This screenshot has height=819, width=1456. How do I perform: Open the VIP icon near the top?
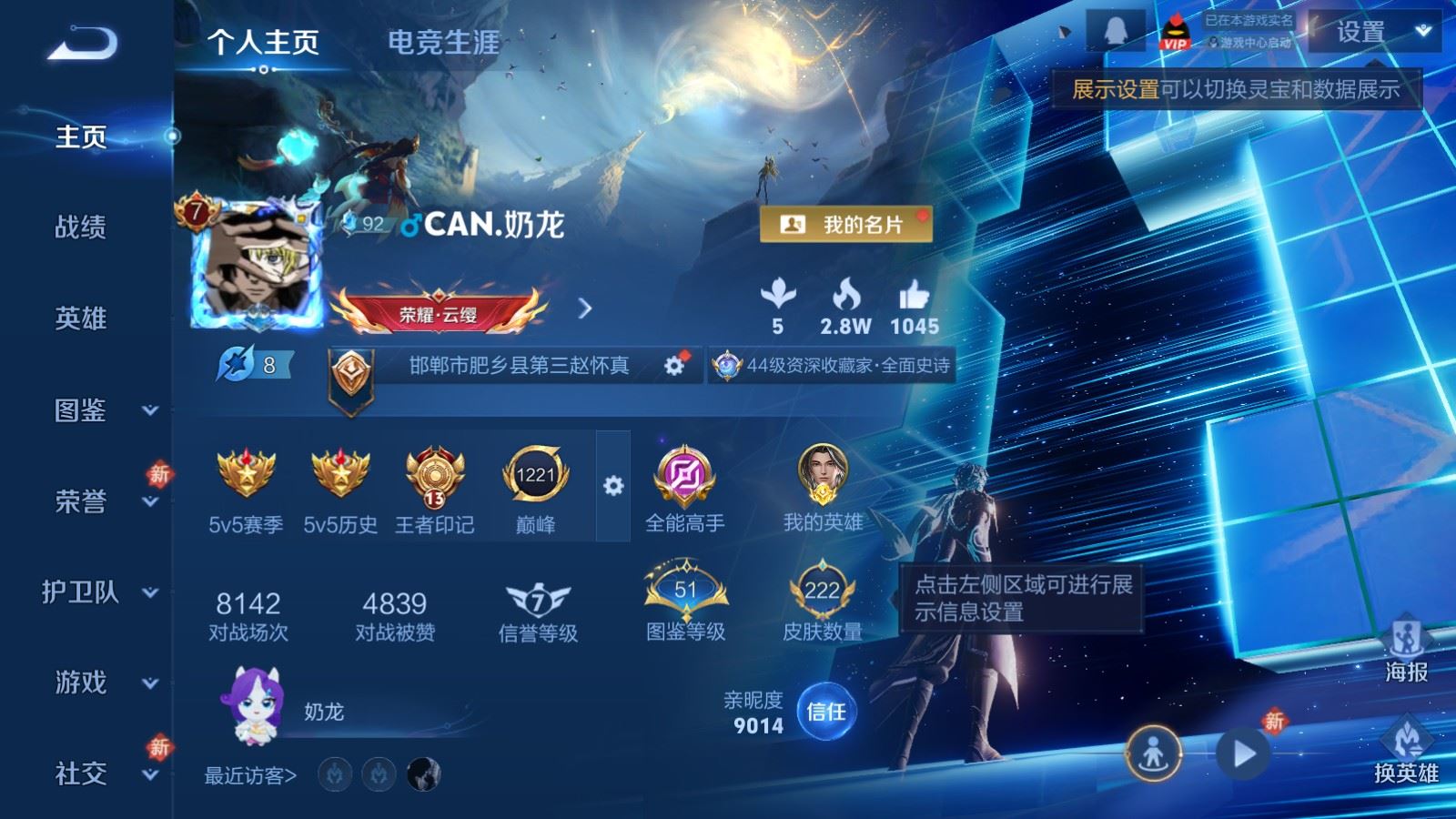(1175, 29)
